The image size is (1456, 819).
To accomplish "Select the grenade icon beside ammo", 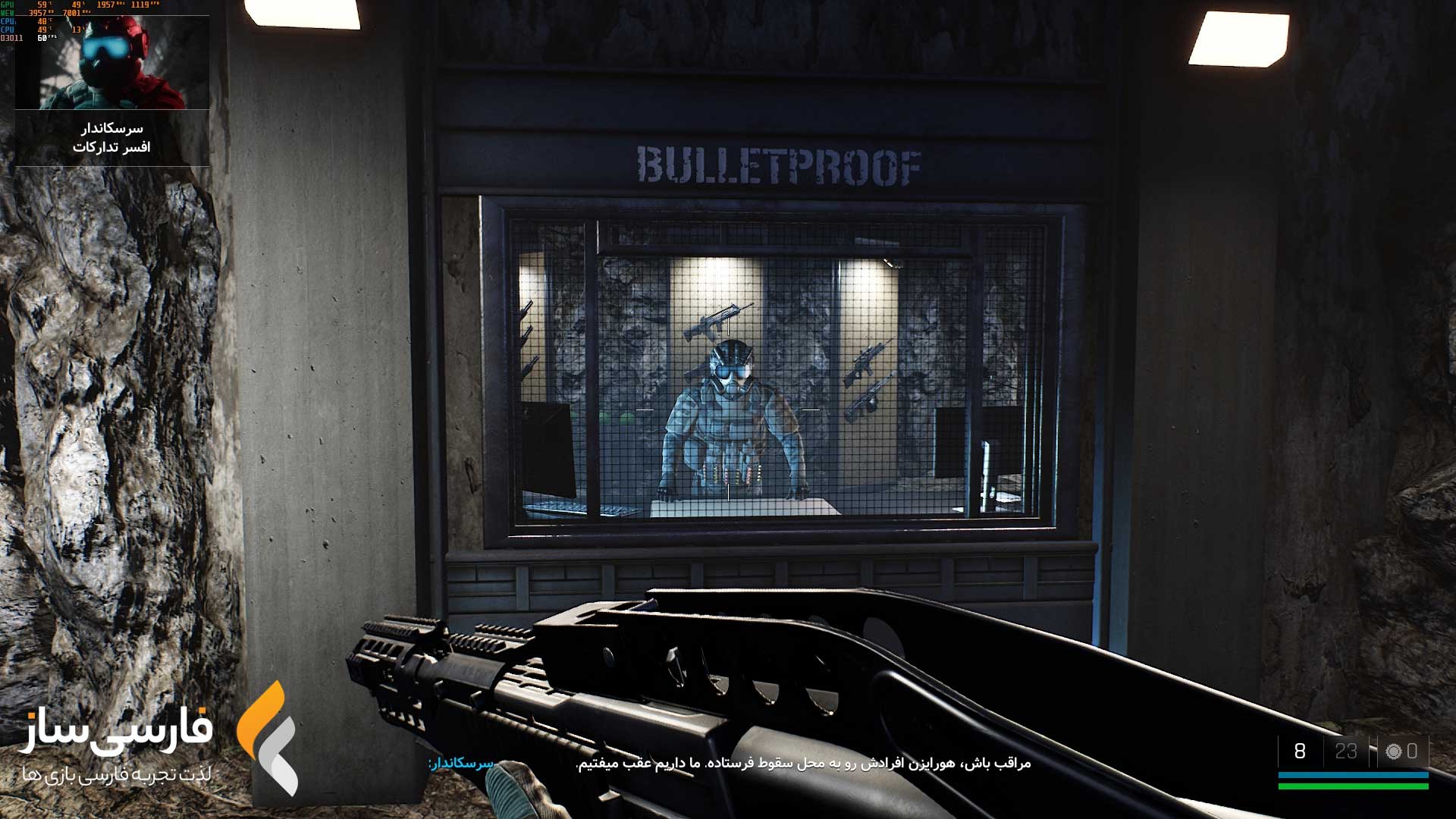I will pyautogui.click(x=1393, y=752).
